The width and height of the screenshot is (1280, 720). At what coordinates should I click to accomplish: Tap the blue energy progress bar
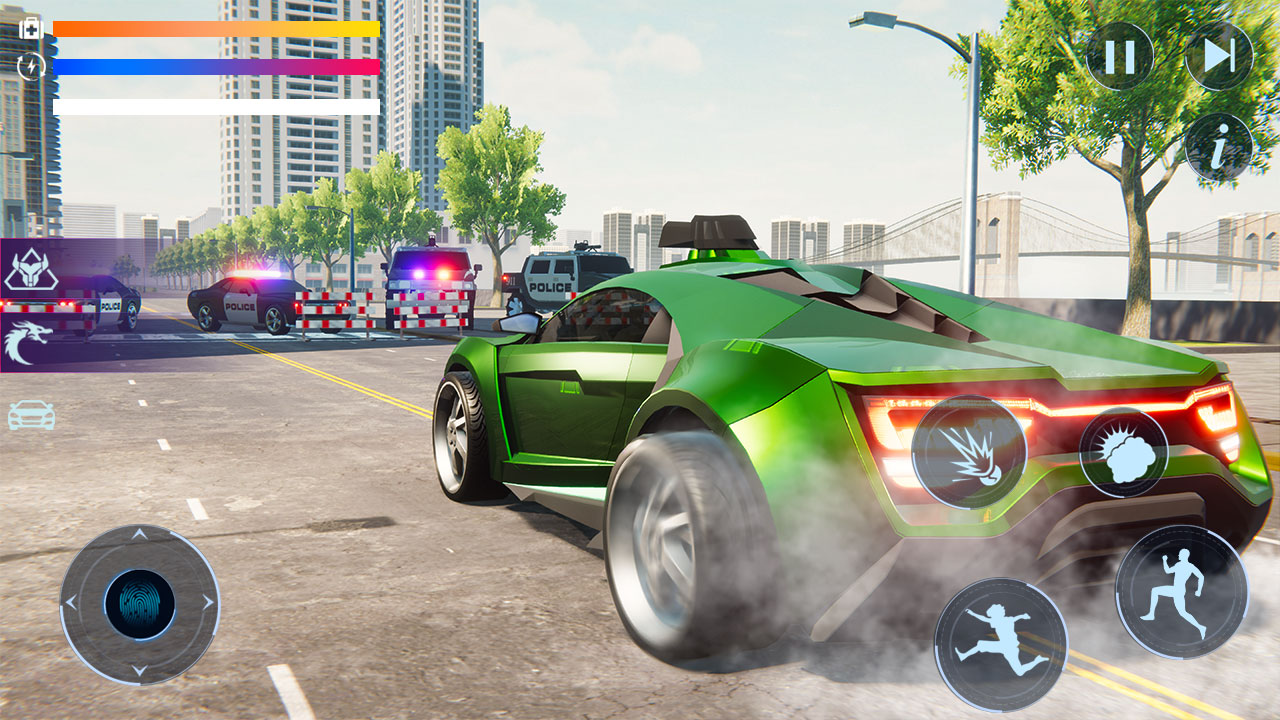(215, 65)
